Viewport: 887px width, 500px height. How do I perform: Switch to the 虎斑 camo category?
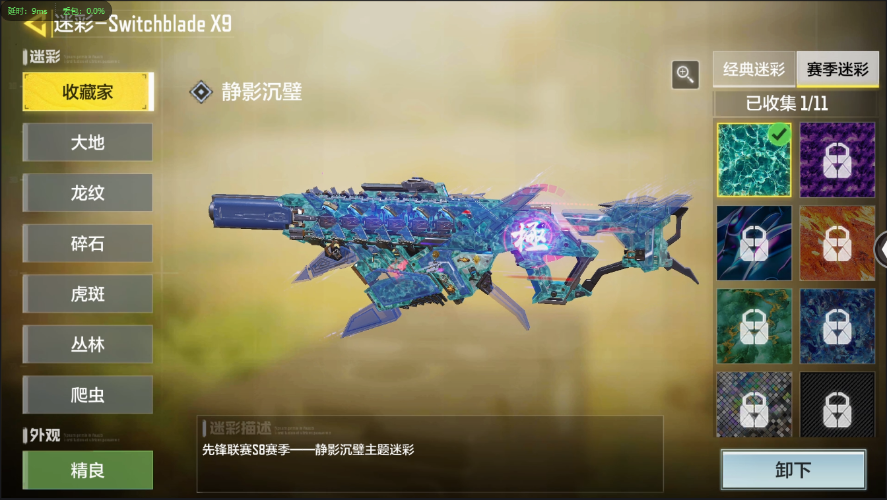tap(88, 294)
